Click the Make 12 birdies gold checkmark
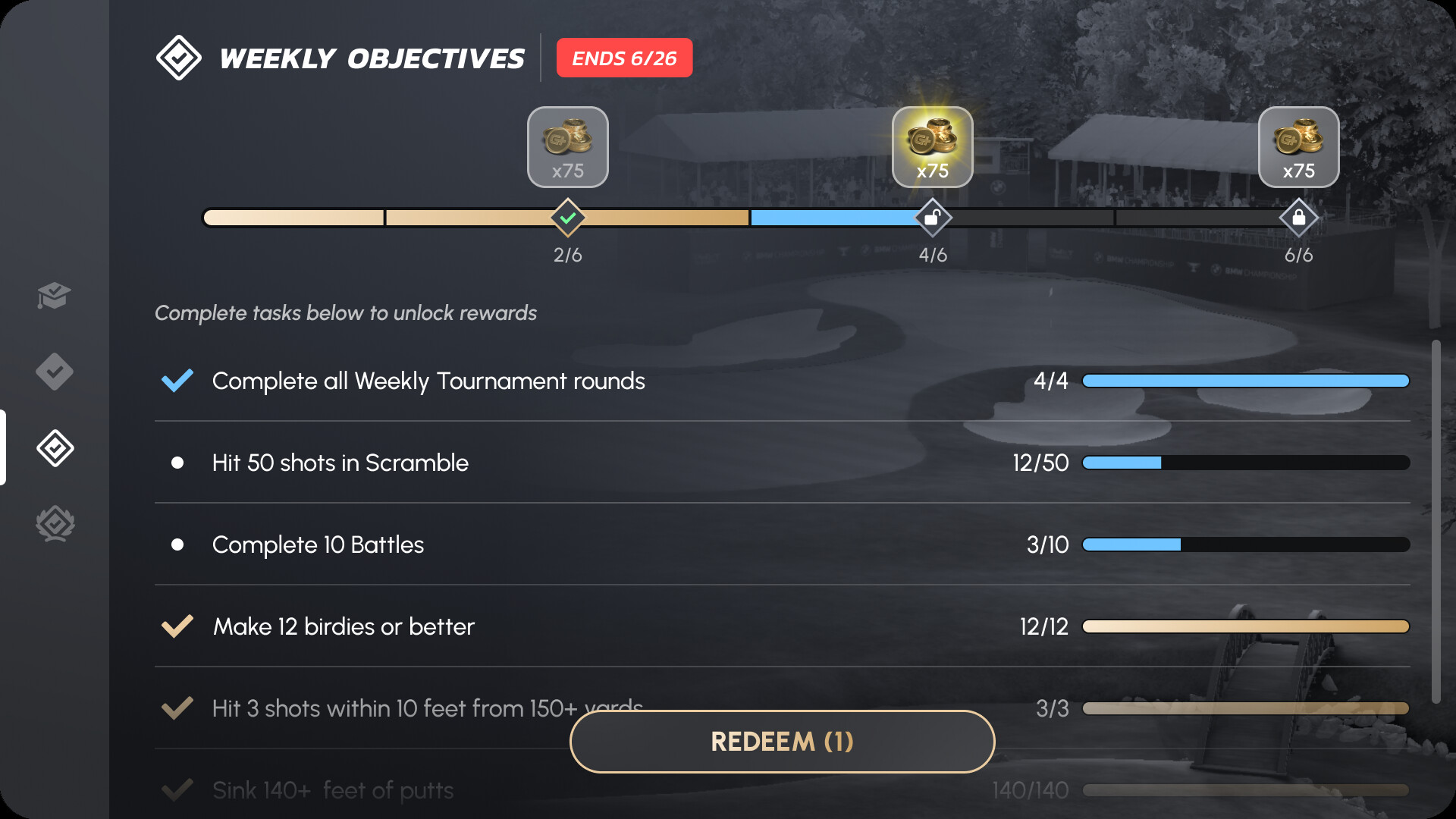1456x819 pixels. [177, 626]
